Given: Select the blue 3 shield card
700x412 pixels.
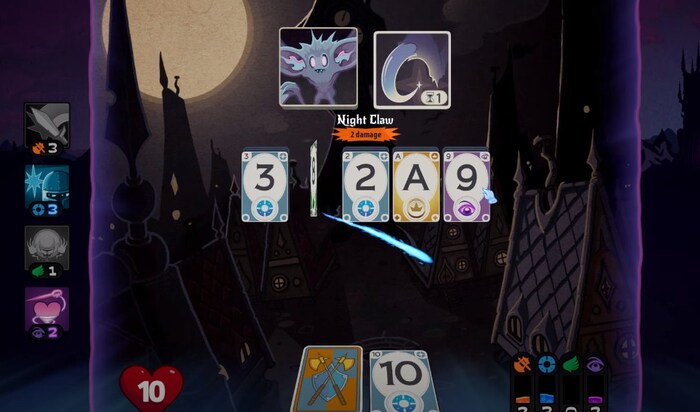Looking at the screenshot, I should coord(265,184).
